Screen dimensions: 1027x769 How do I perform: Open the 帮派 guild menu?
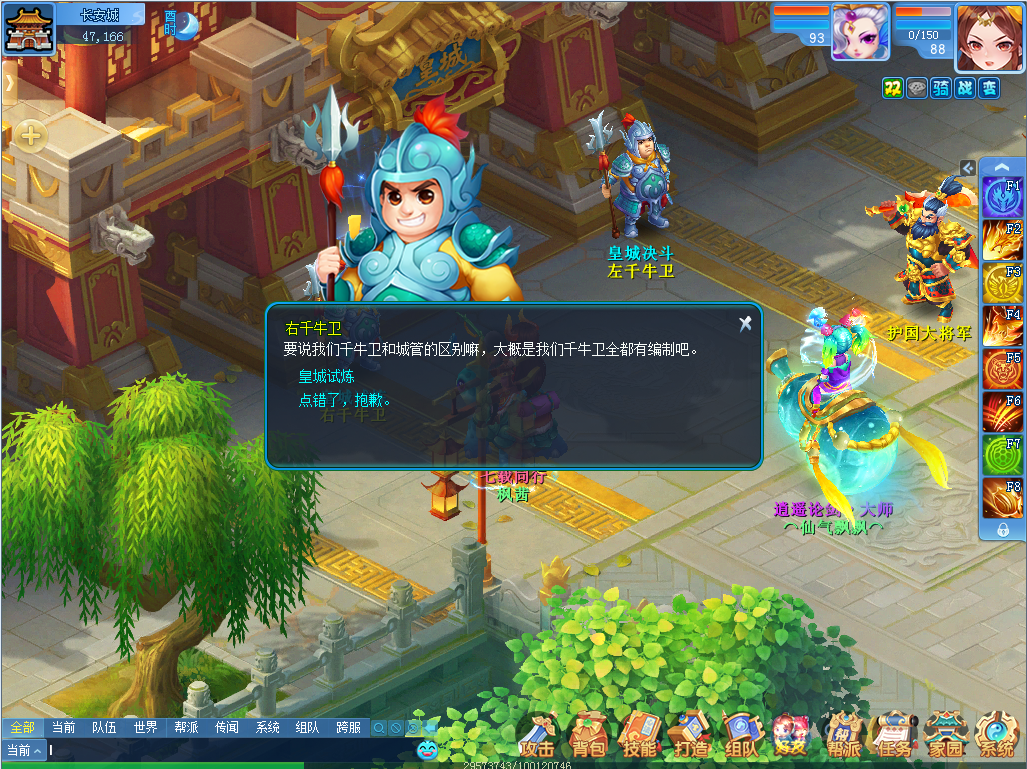843,737
